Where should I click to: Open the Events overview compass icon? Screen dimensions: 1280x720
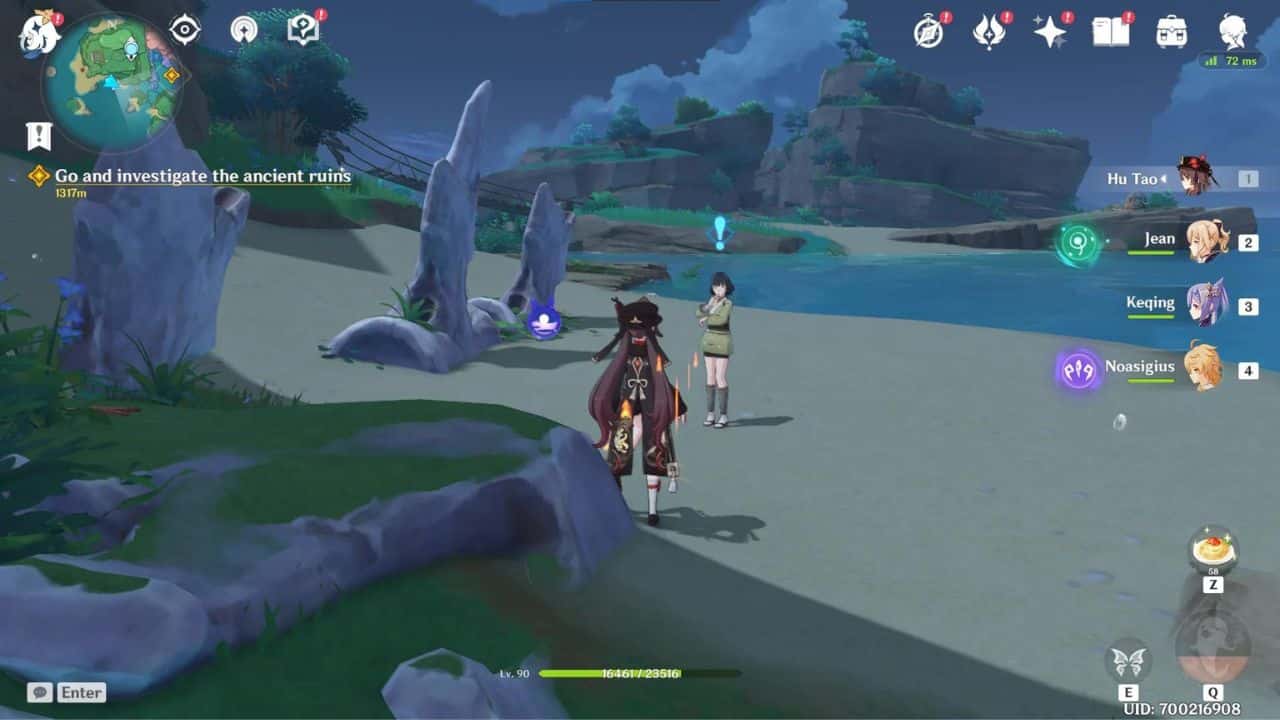click(928, 33)
